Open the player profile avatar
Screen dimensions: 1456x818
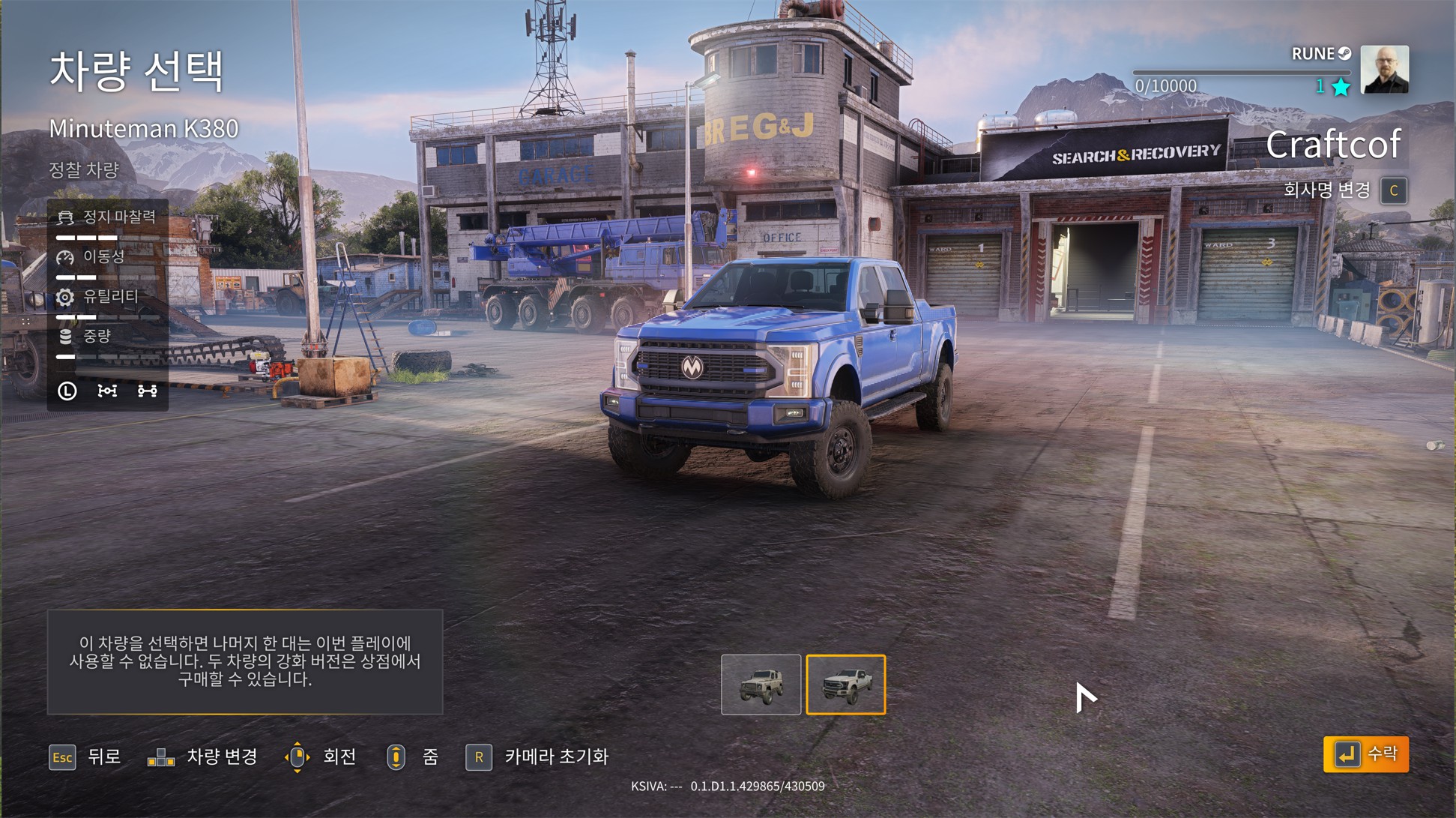tap(1384, 70)
